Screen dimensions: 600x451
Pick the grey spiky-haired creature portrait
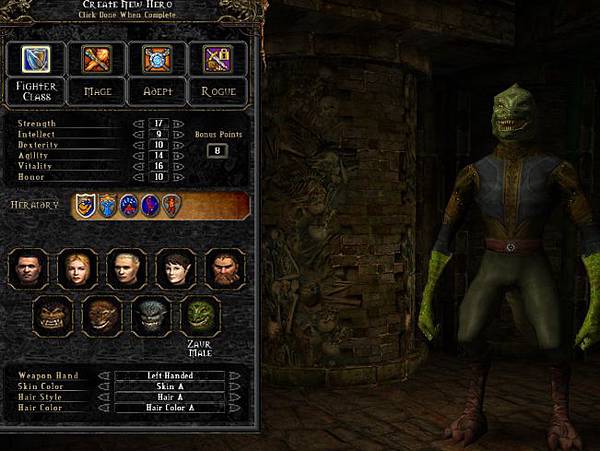(x=152, y=316)
